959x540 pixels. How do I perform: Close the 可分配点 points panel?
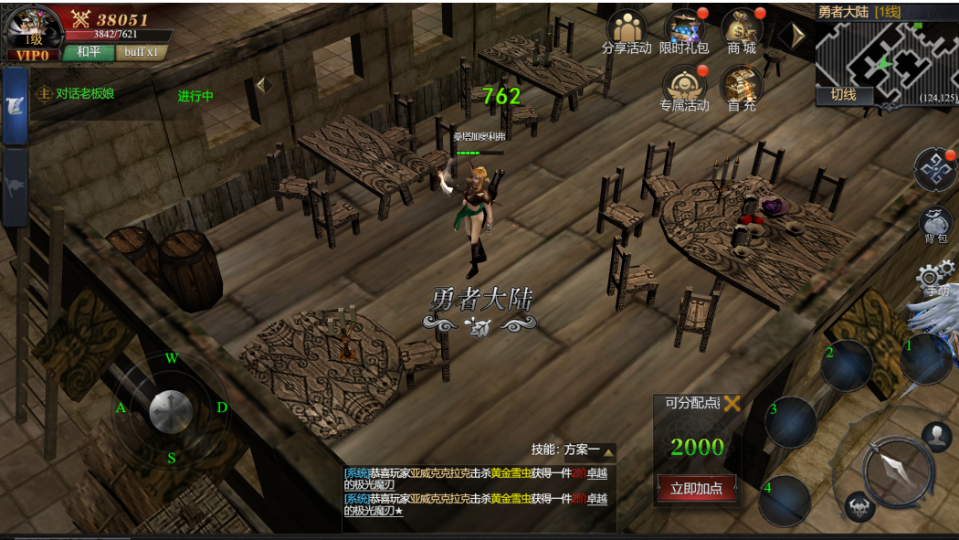733,403
